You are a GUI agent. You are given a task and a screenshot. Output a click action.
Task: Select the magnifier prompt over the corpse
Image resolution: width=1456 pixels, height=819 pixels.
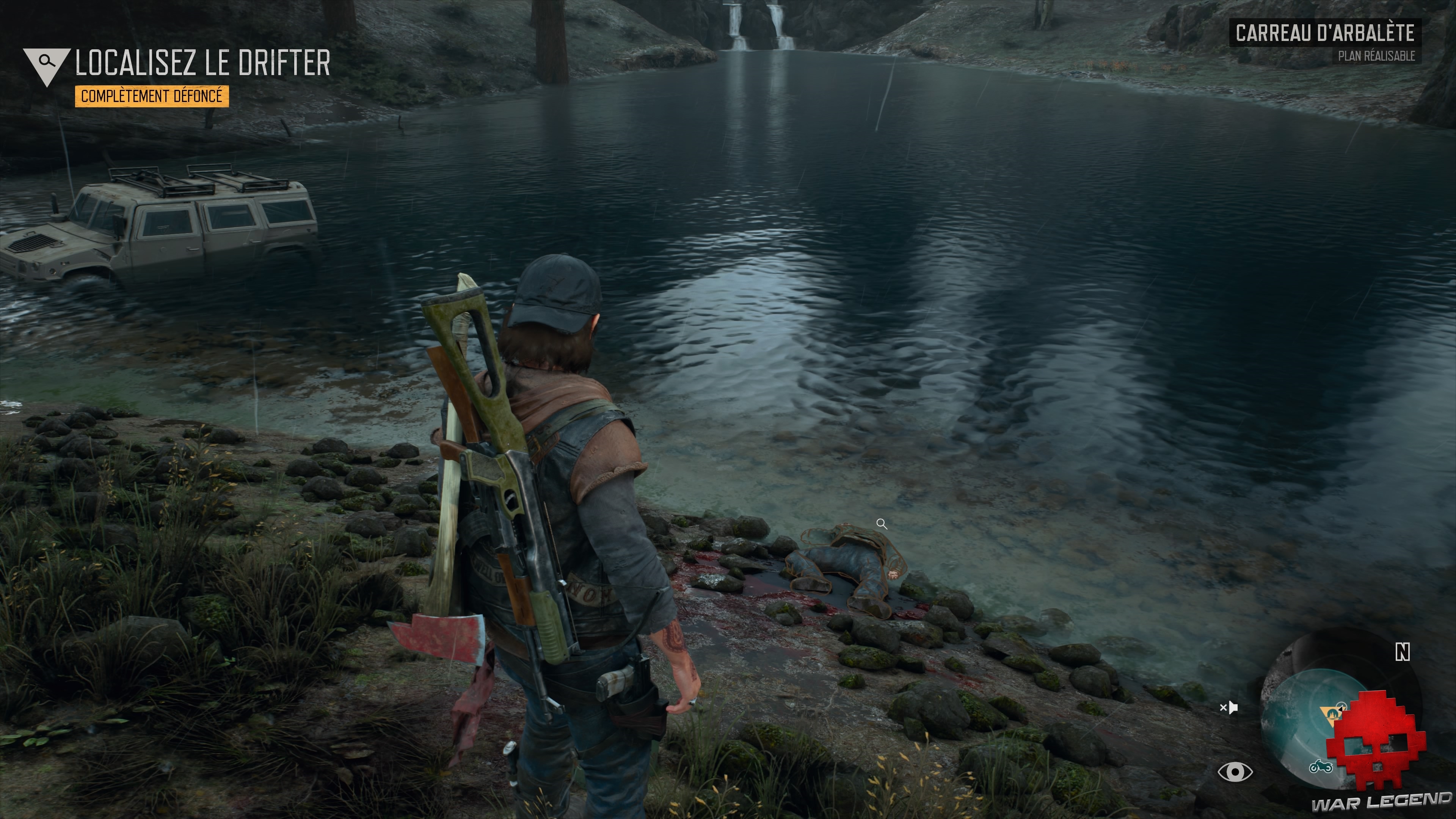click(882, 524)
